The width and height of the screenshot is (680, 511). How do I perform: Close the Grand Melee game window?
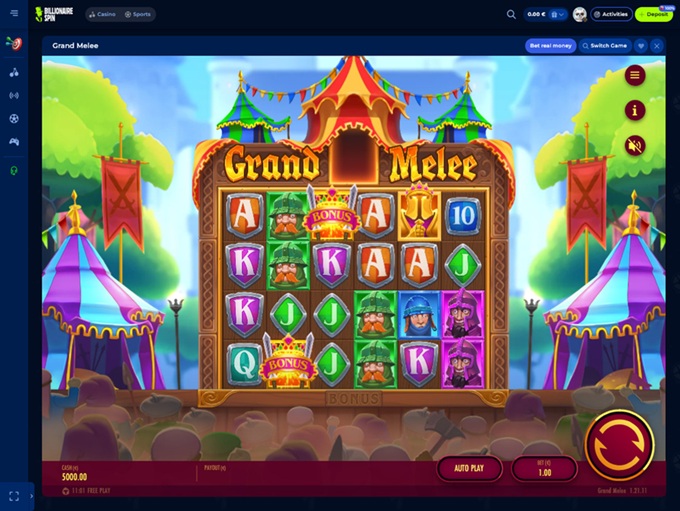(657, 46)
